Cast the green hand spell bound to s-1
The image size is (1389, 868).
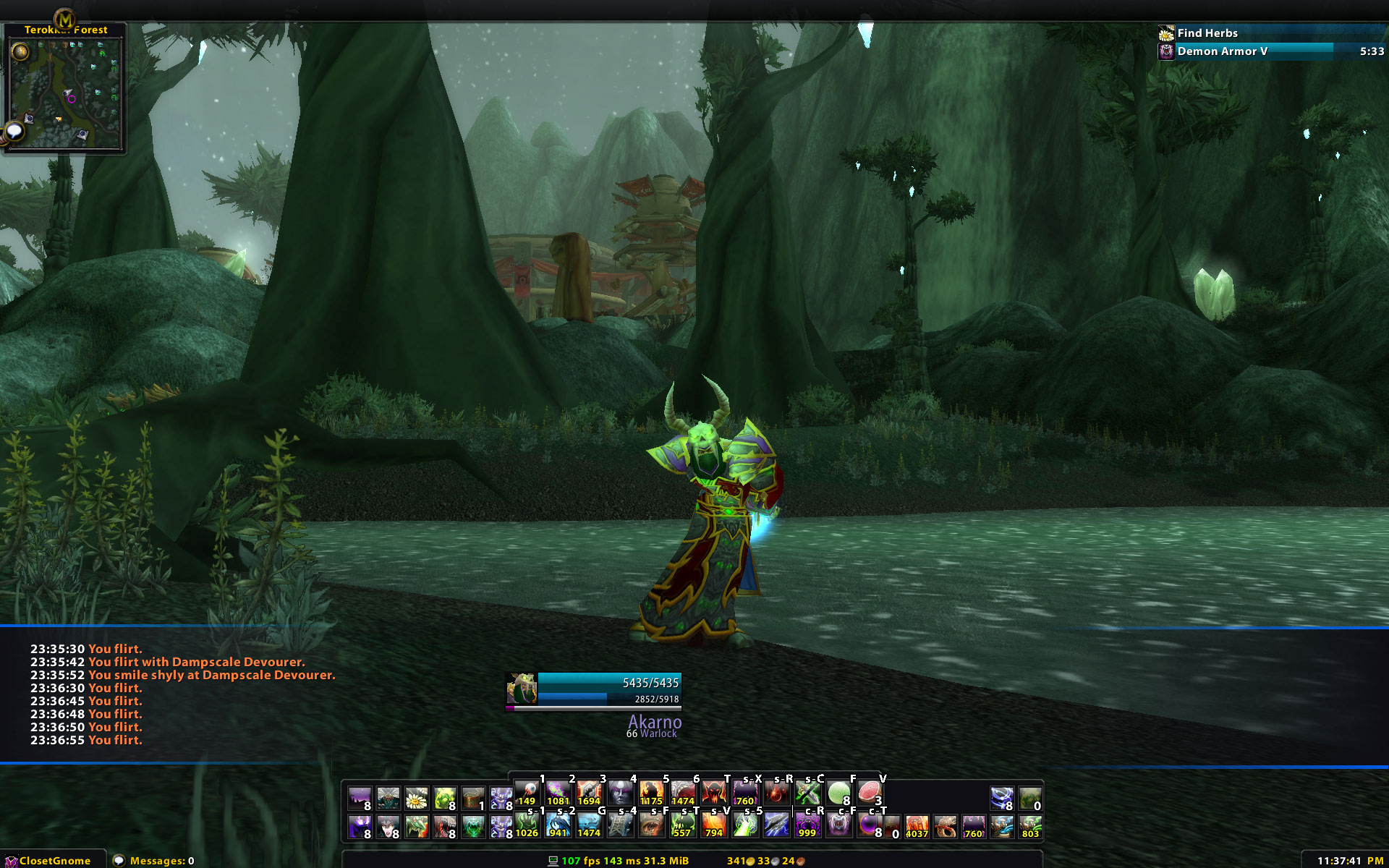click(x=527, y=825)
